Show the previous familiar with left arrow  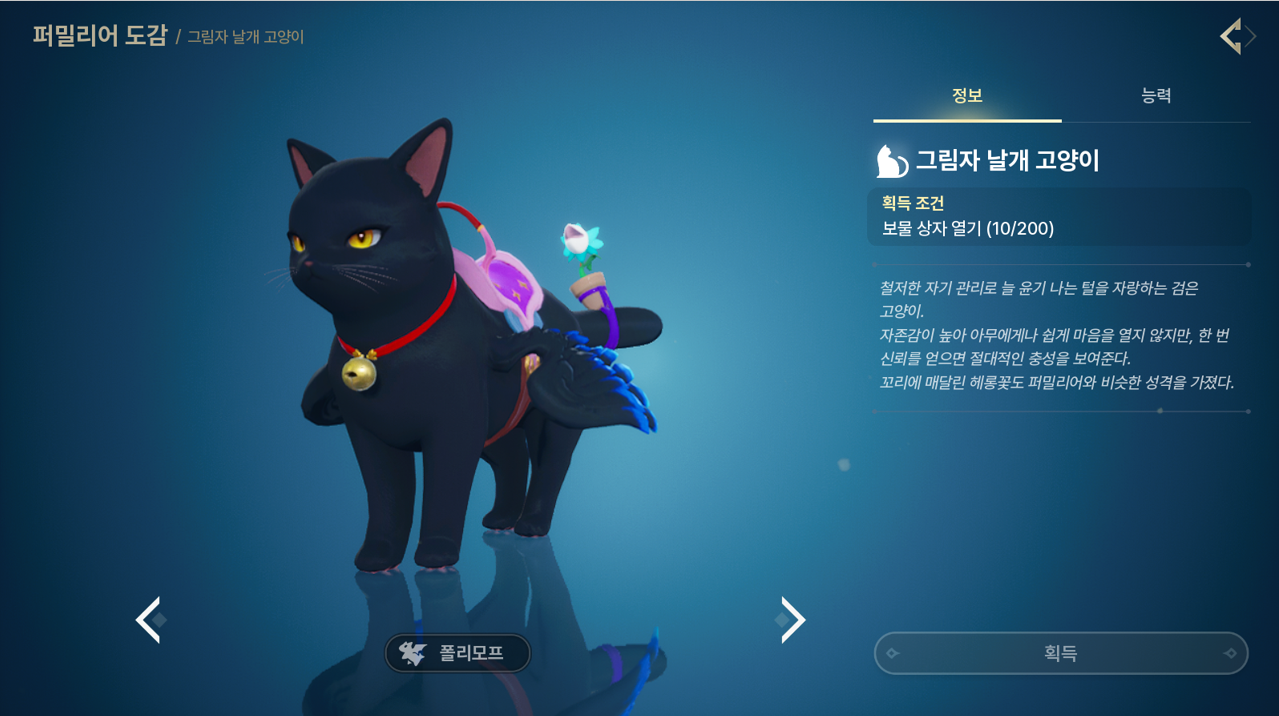(x=148, y=620)
